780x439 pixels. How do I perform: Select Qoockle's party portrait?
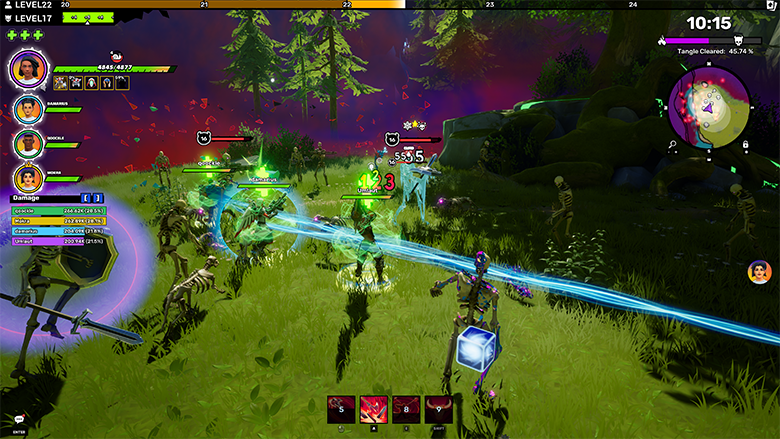pyautogui.click(x=27, y=143)
